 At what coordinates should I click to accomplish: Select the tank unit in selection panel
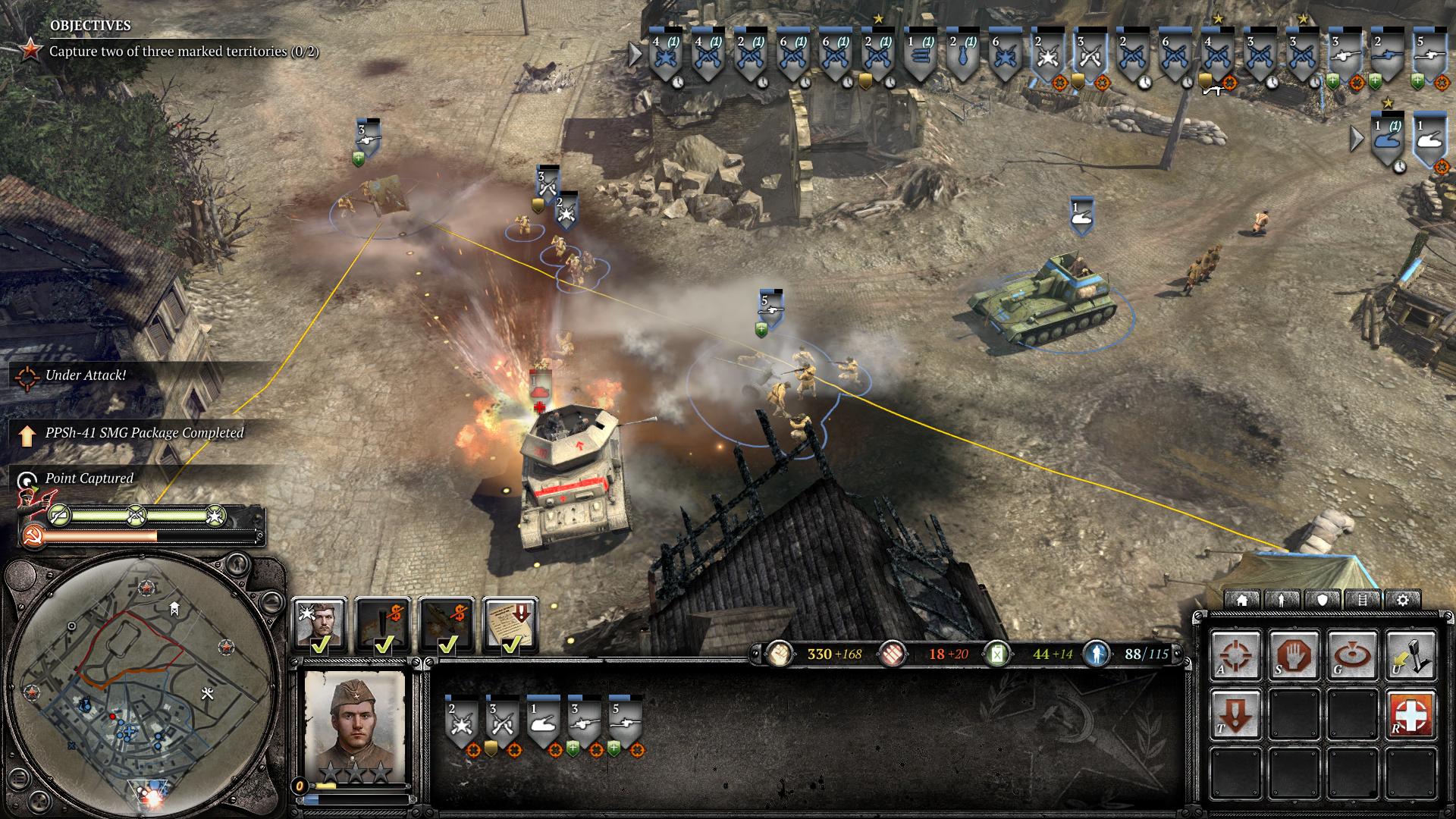tap(544, 720)
